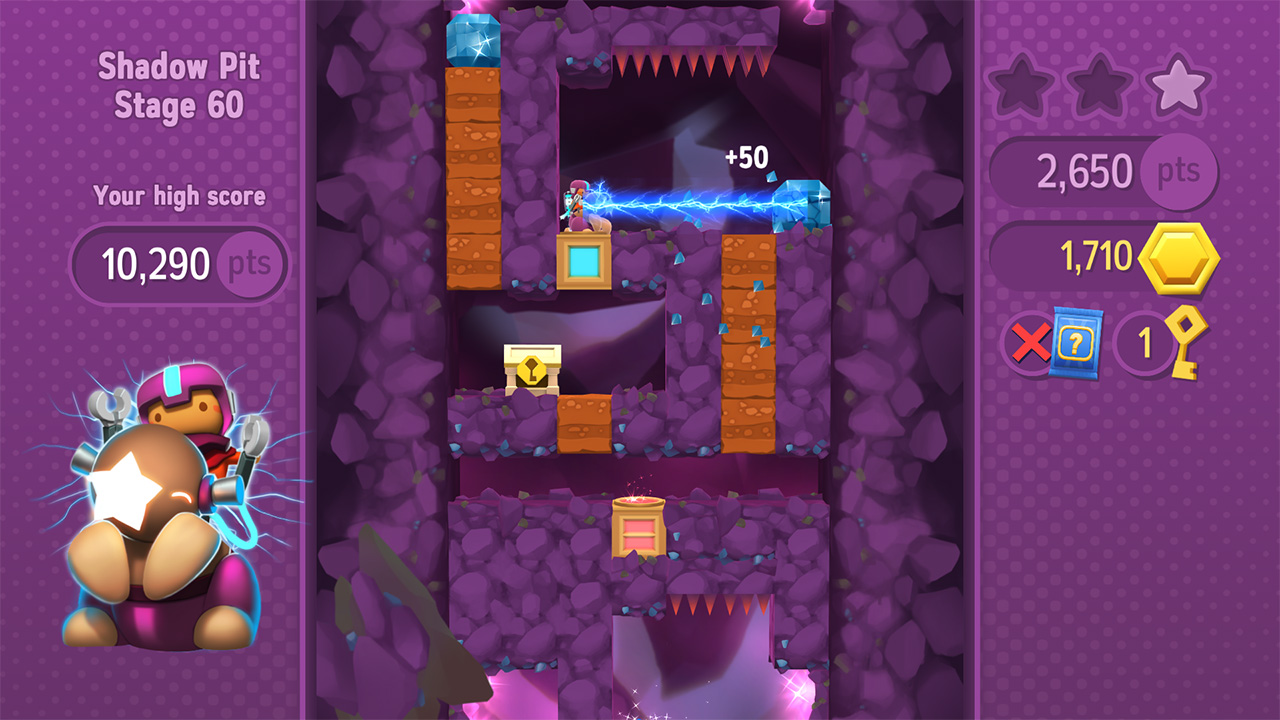Click the diamond being zapped by lightning
This screenshot has height=720, width=1280.
(802, 204)
